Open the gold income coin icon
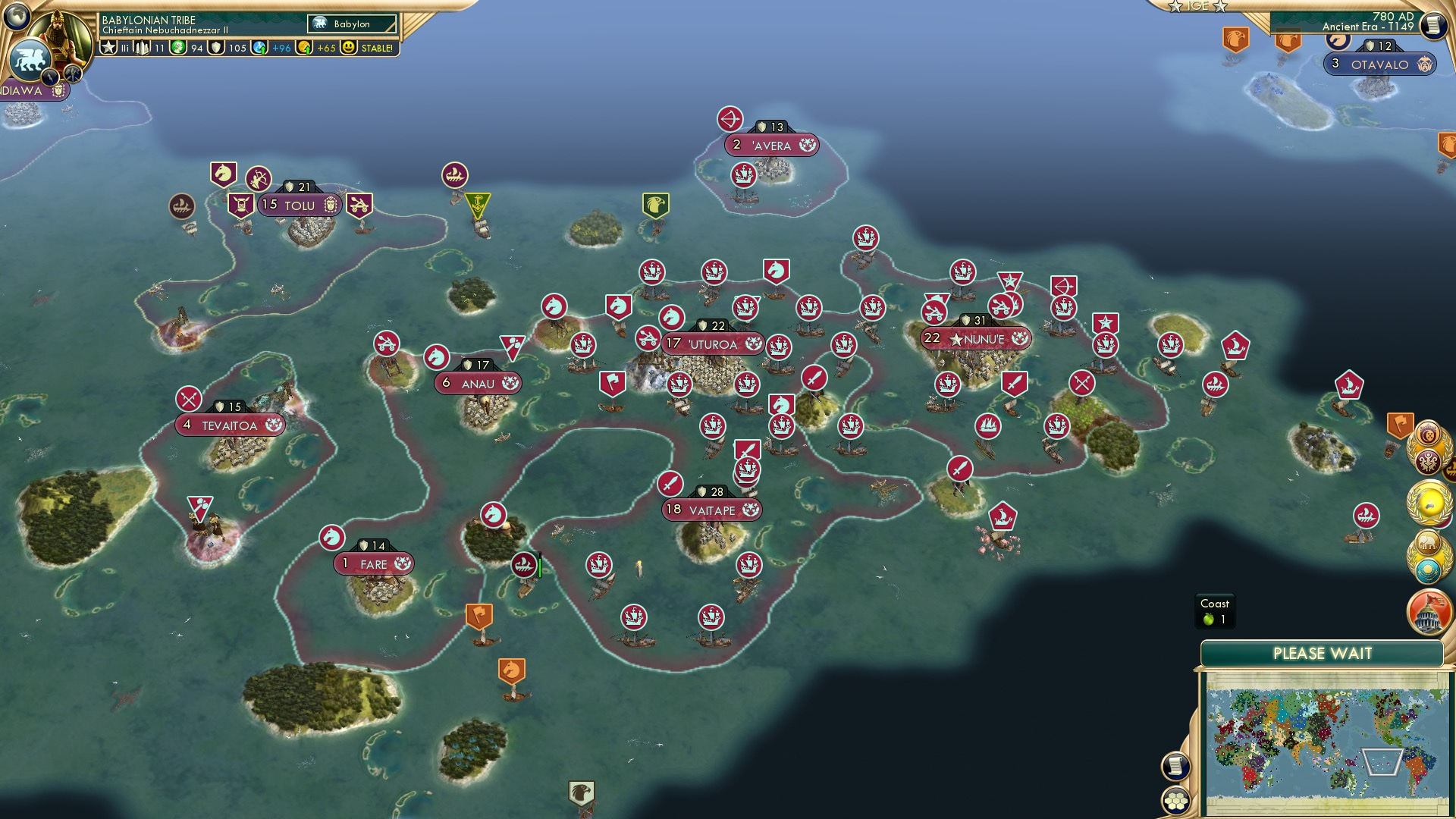Image resolution: width=1456 pixels, height=819 pixels. 303,47
